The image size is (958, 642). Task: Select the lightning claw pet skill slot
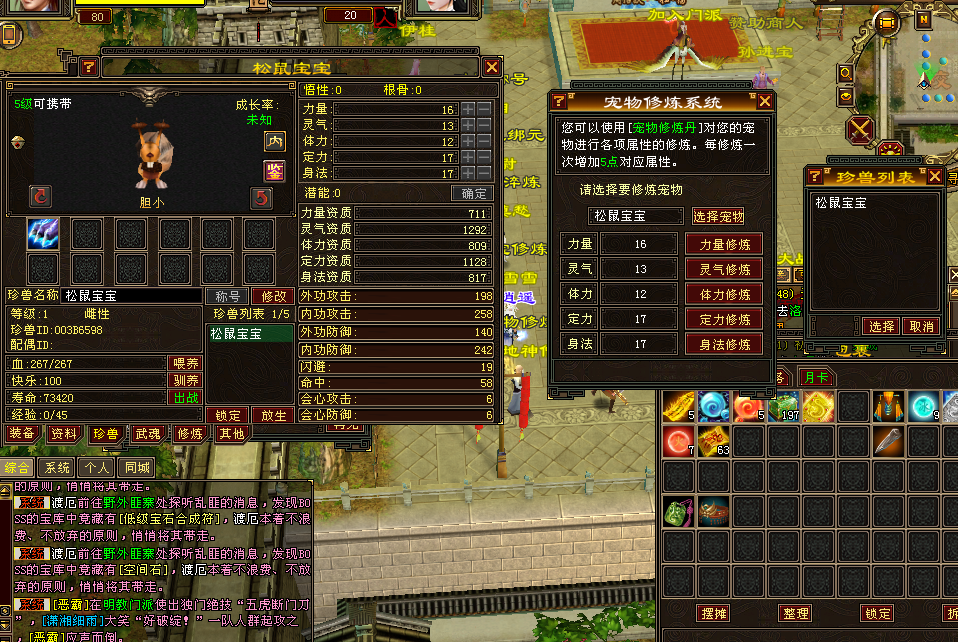(43, 234)
